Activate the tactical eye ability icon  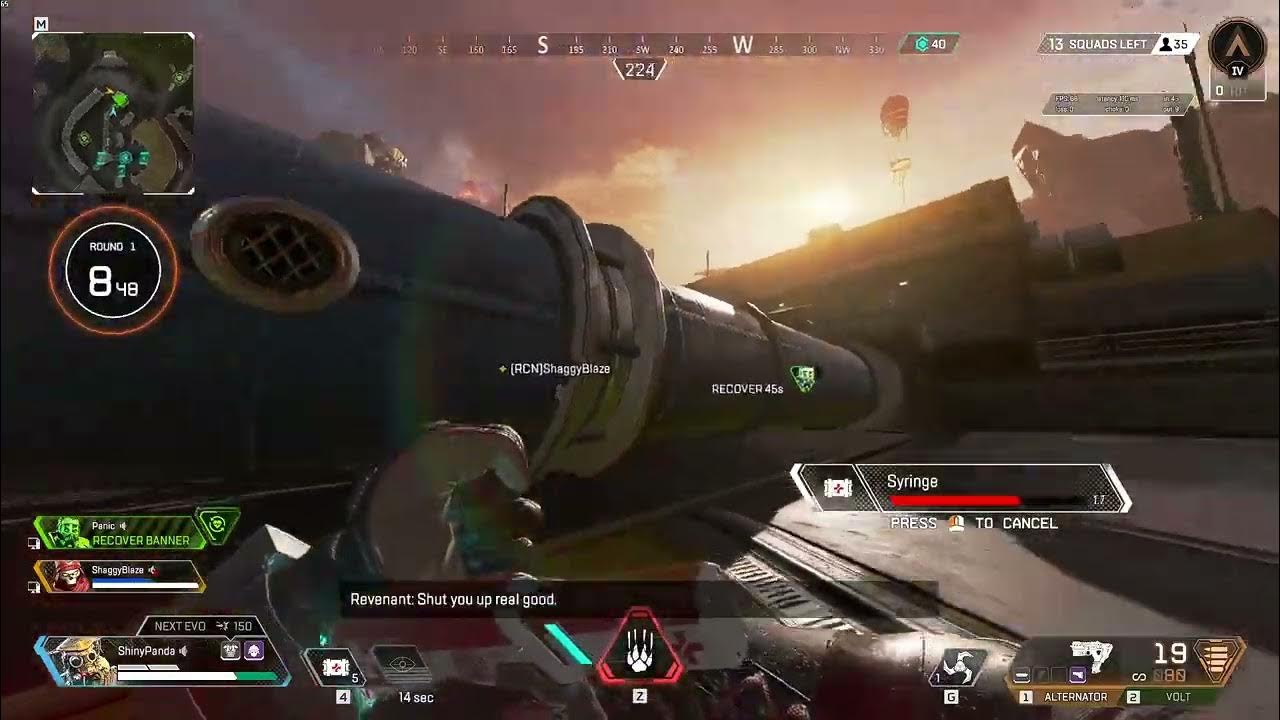click(x=402, y=665)
